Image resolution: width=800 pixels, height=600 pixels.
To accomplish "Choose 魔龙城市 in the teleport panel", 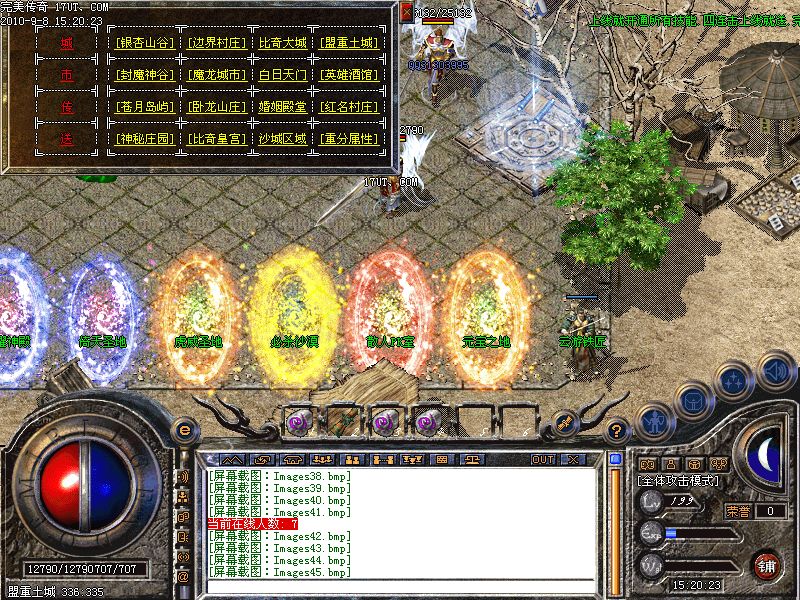I will (216, 75).
